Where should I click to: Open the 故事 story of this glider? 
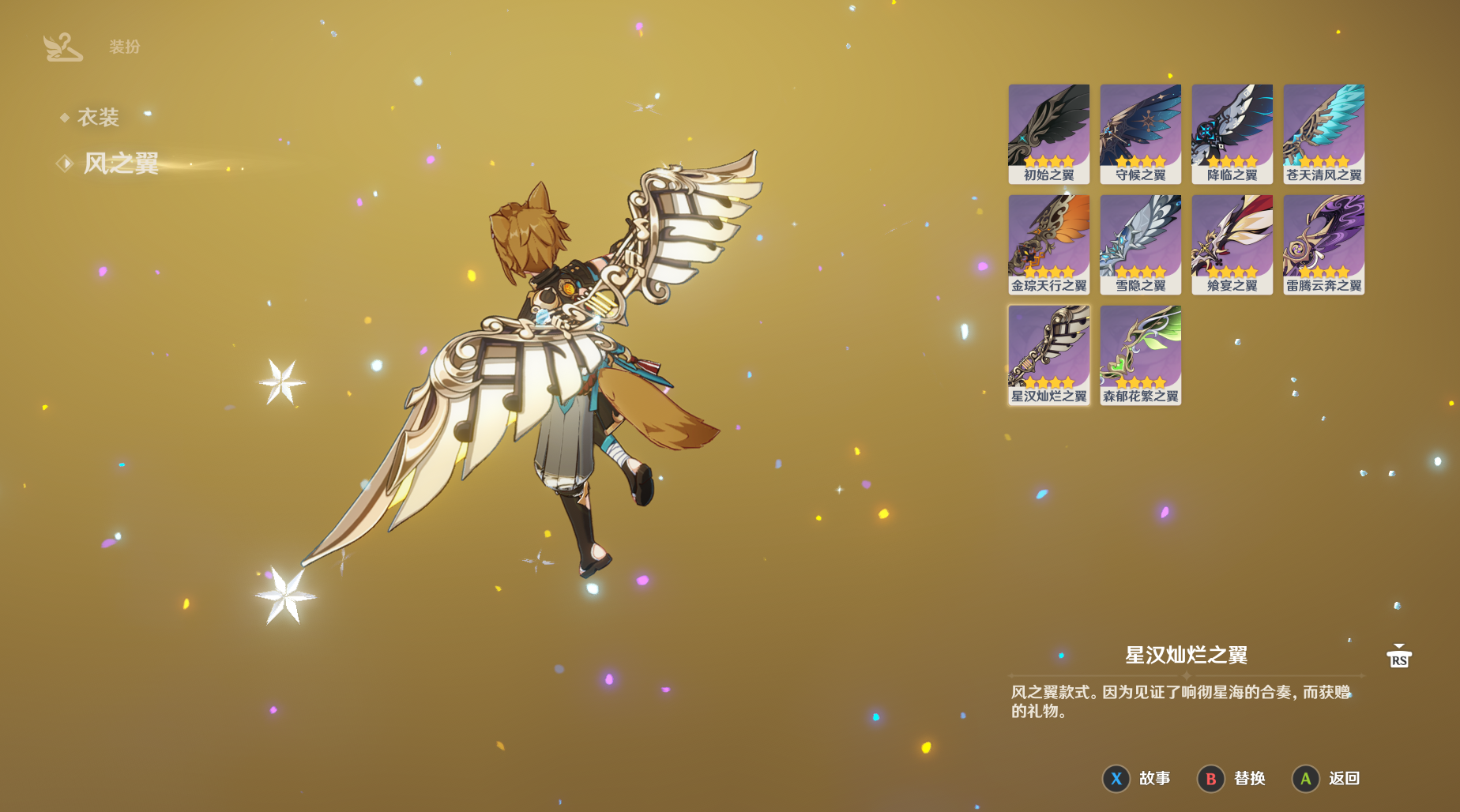[1137, 779]
